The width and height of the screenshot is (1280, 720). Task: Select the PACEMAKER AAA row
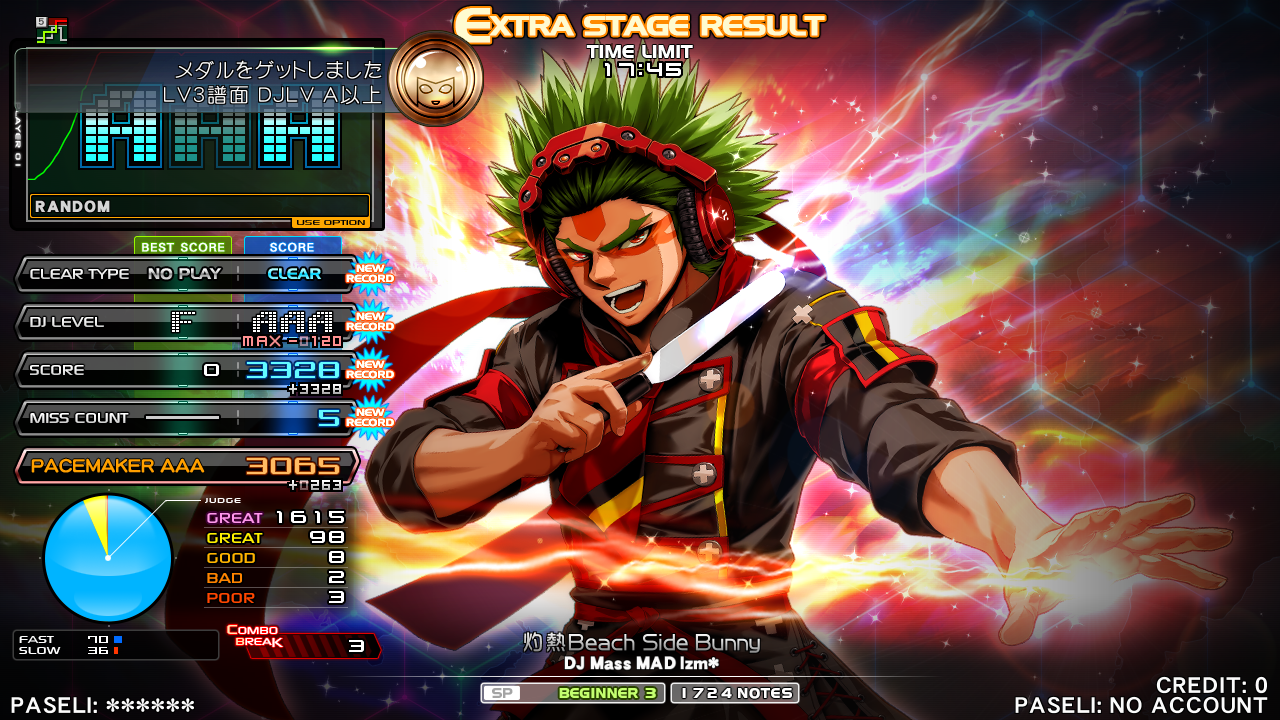(188, 466)
